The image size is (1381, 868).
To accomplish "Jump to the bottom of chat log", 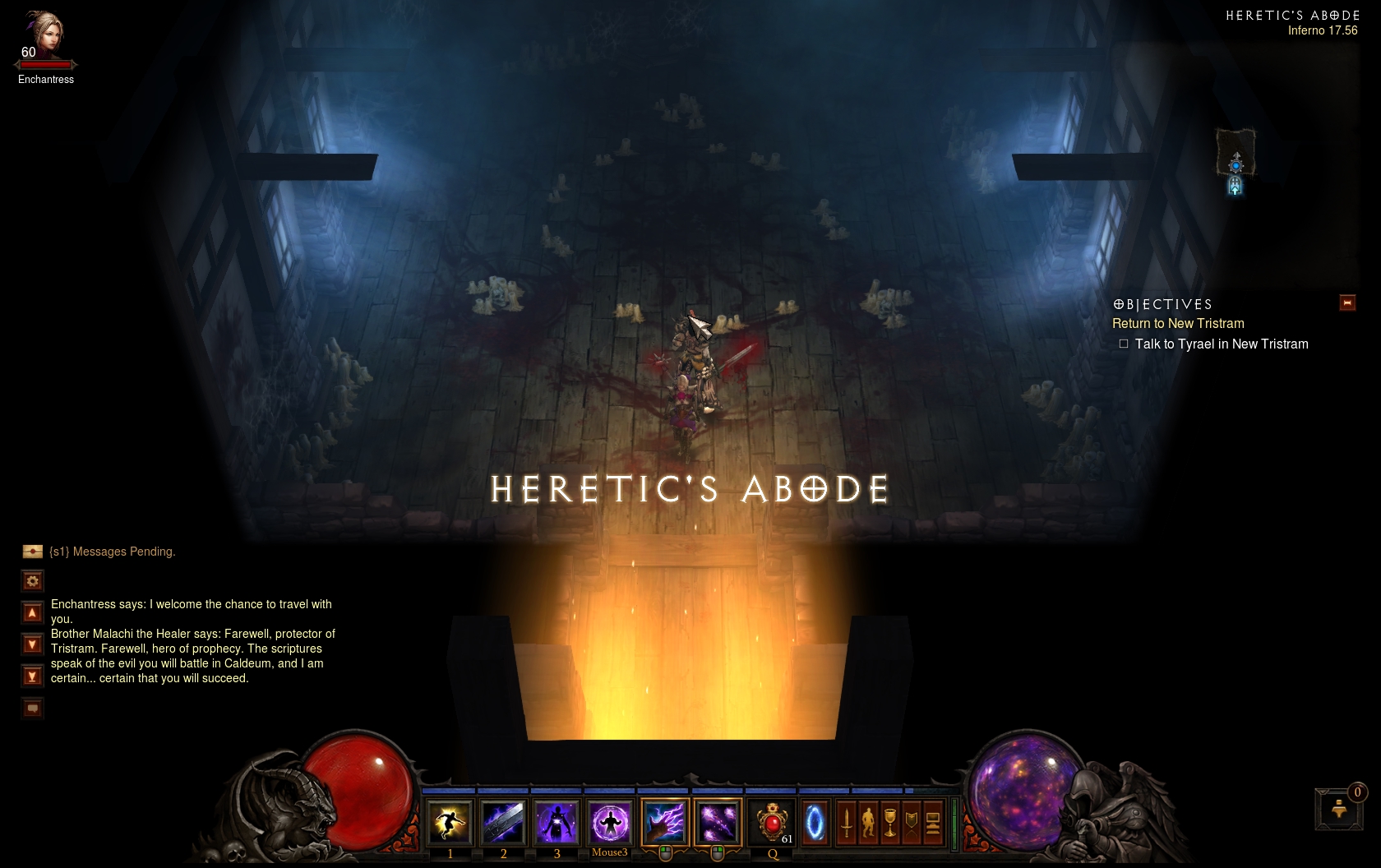I will 32,676.
